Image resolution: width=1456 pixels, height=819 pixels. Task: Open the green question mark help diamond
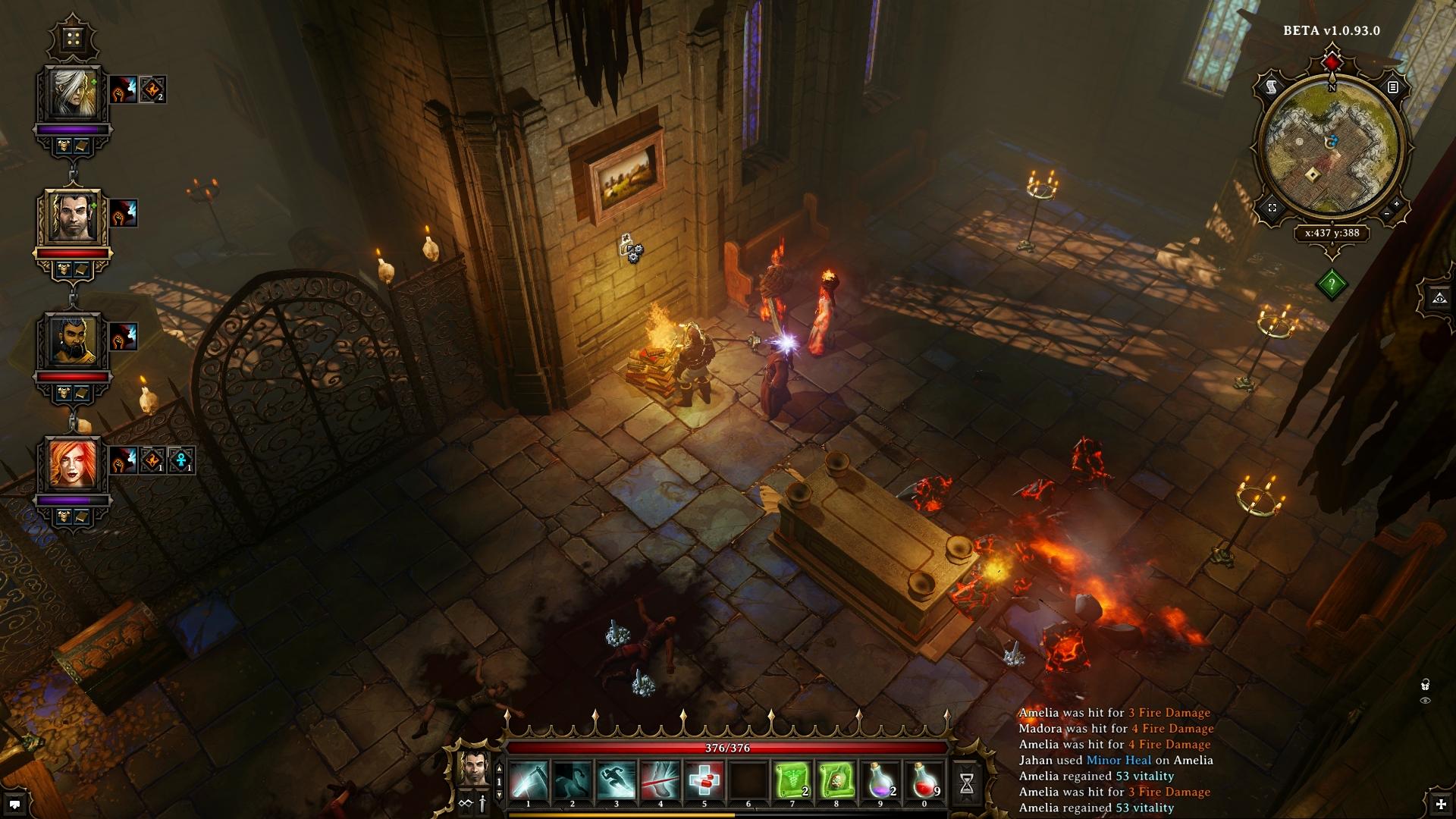[1332, 284]
